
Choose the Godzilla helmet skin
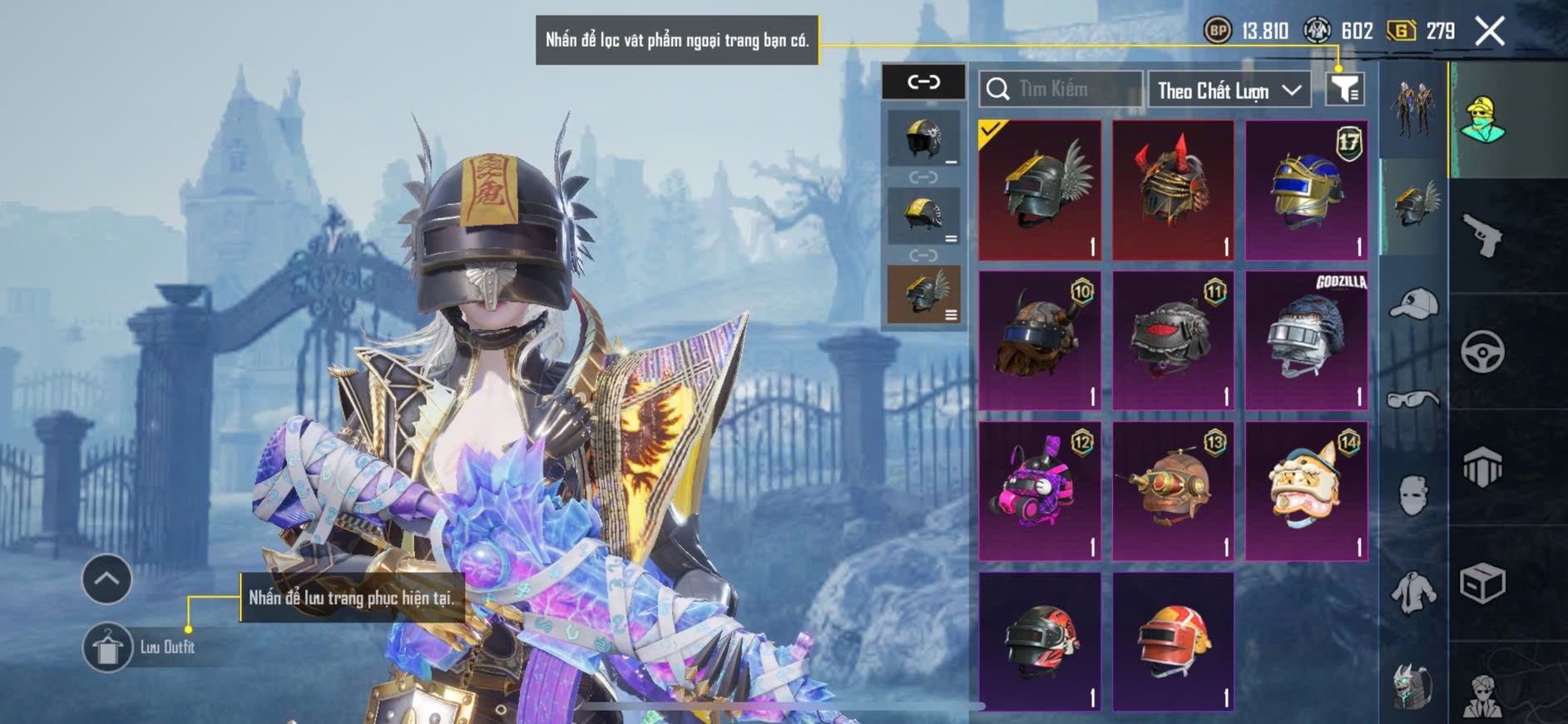(x=1306, y=340)
